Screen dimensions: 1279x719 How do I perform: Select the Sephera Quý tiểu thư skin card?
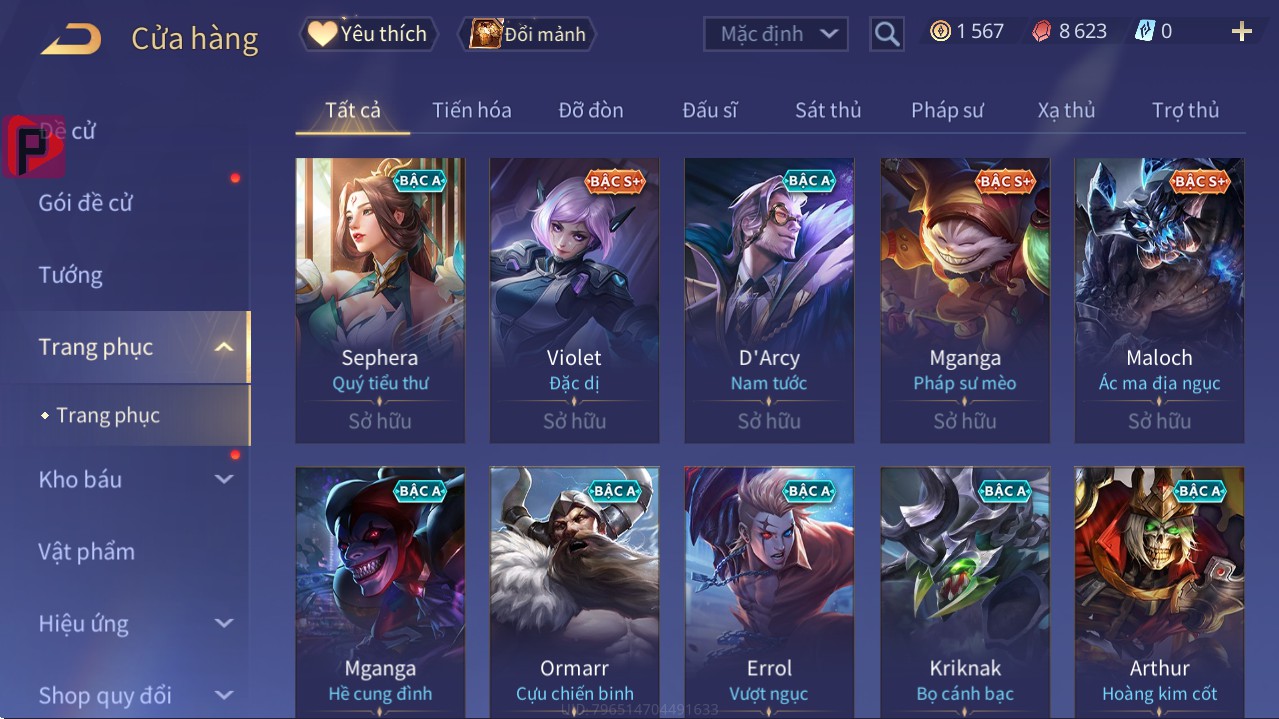[380, 299]
